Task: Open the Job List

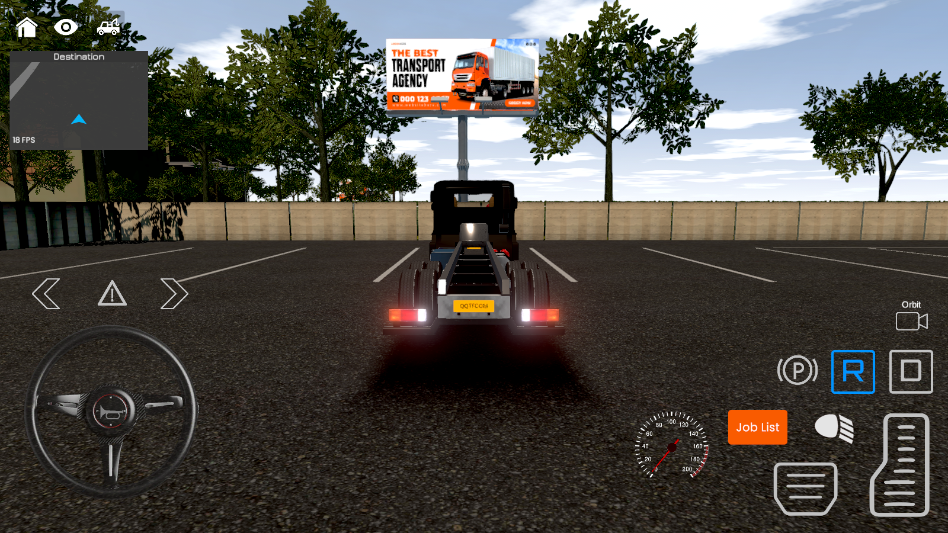Action: 757,427
